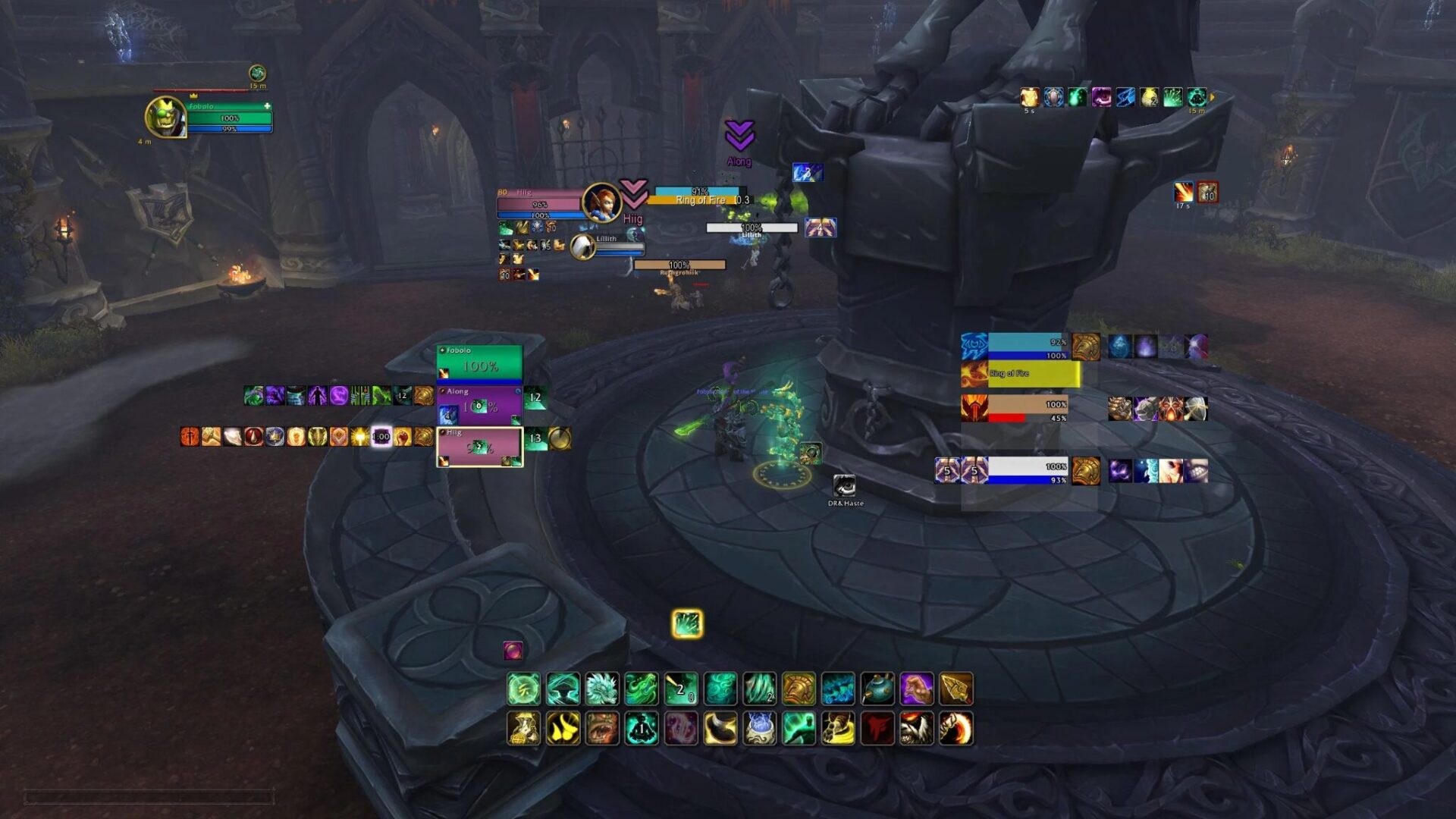Select Fobolo's green party frame
Viewport: 1456px width, 819px height.
[x=479, y=363]
